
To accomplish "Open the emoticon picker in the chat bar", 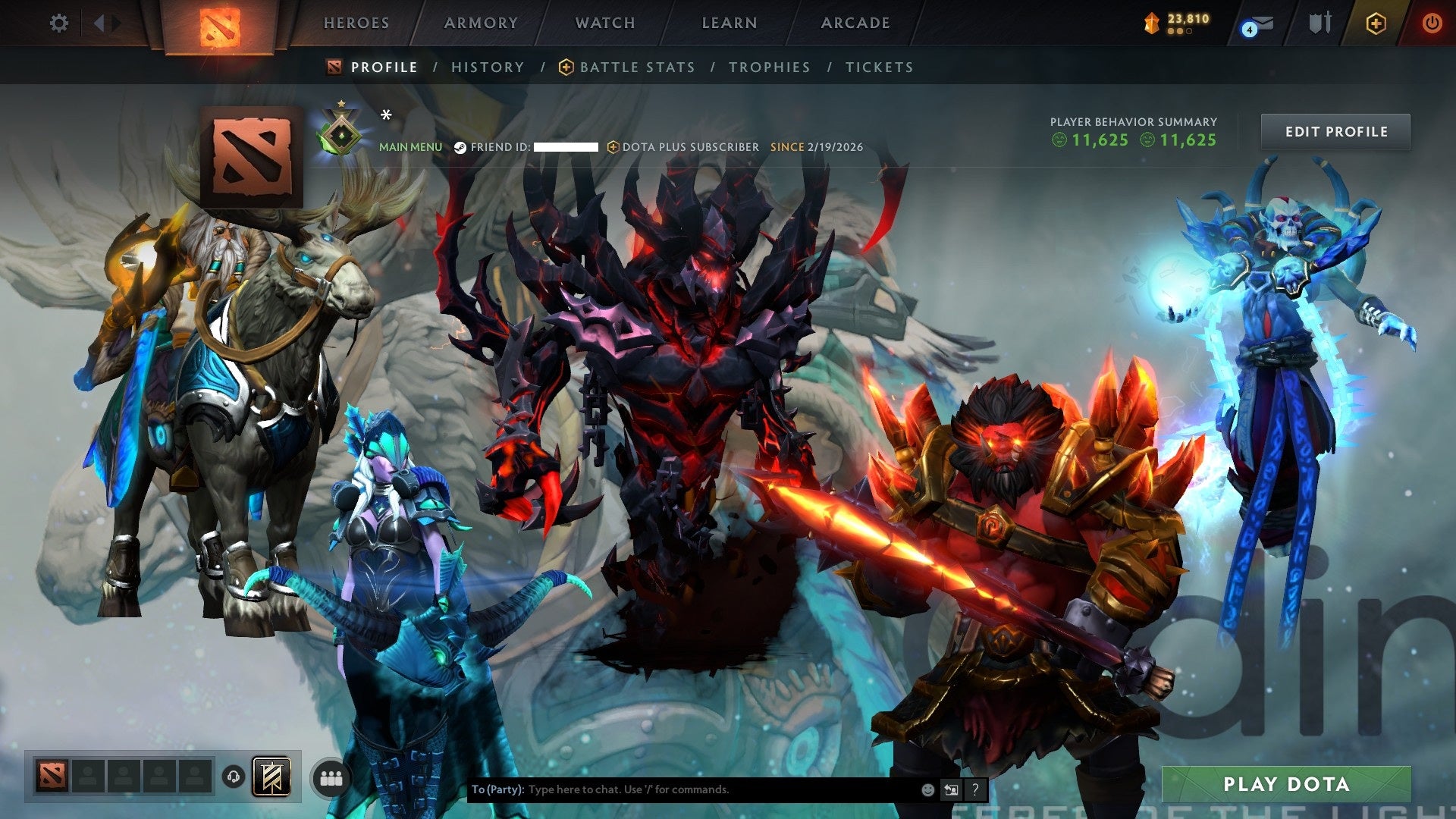I will click(x=927, y=789).
